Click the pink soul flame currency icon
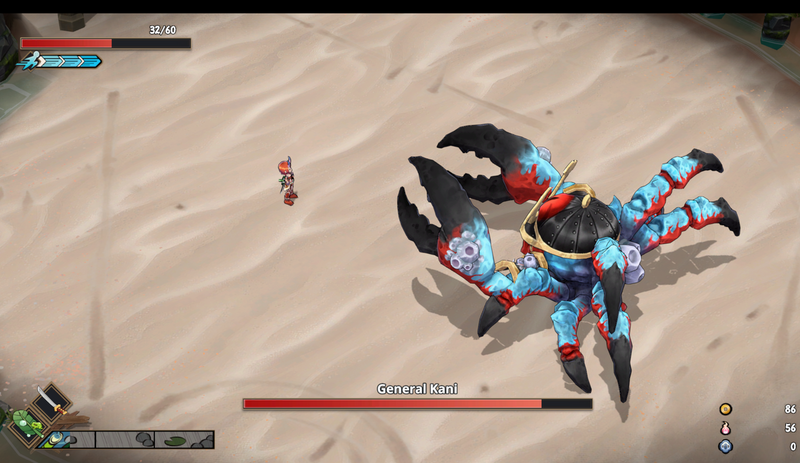800x463 pixels. [x=725, y=428]
